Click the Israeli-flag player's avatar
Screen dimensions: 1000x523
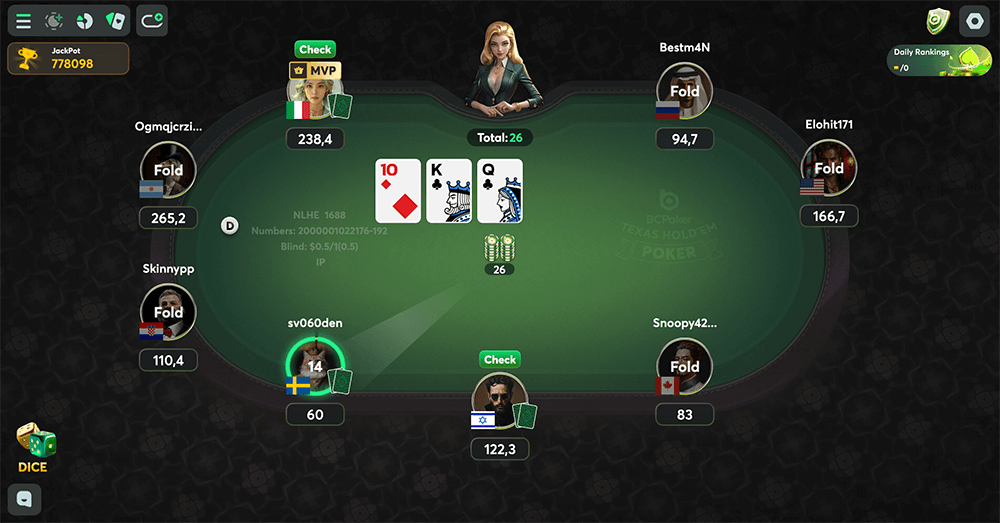(x=500, y=400)
